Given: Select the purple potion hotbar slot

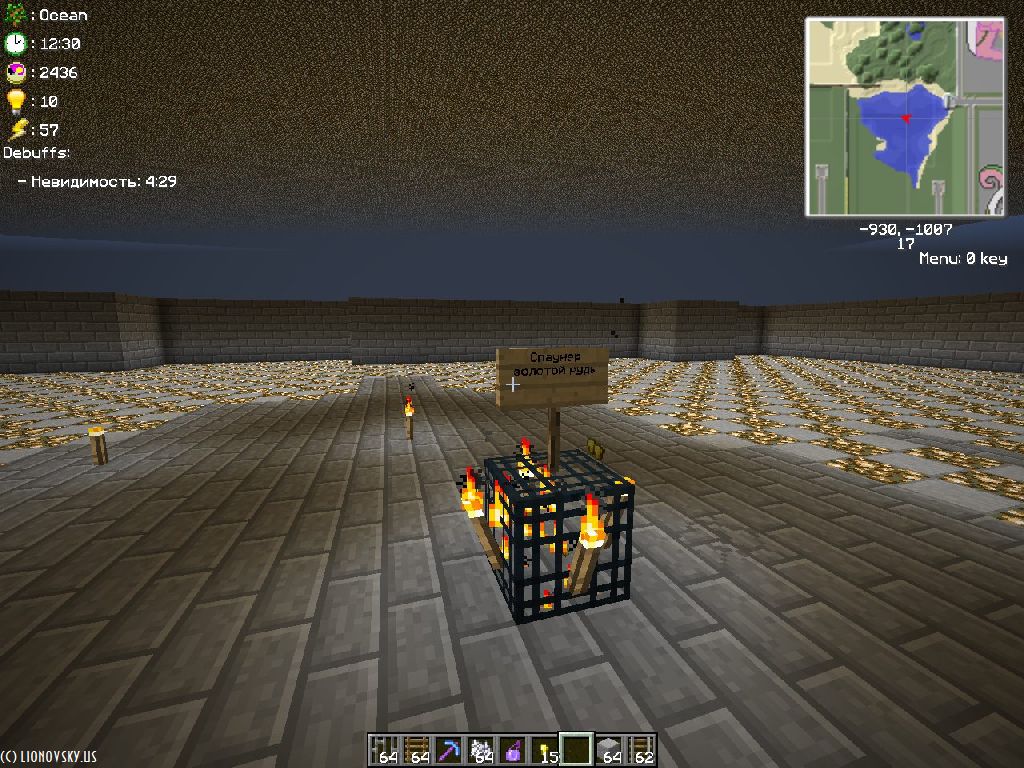Looking at the screenshot, I should (x=513, y=750).
